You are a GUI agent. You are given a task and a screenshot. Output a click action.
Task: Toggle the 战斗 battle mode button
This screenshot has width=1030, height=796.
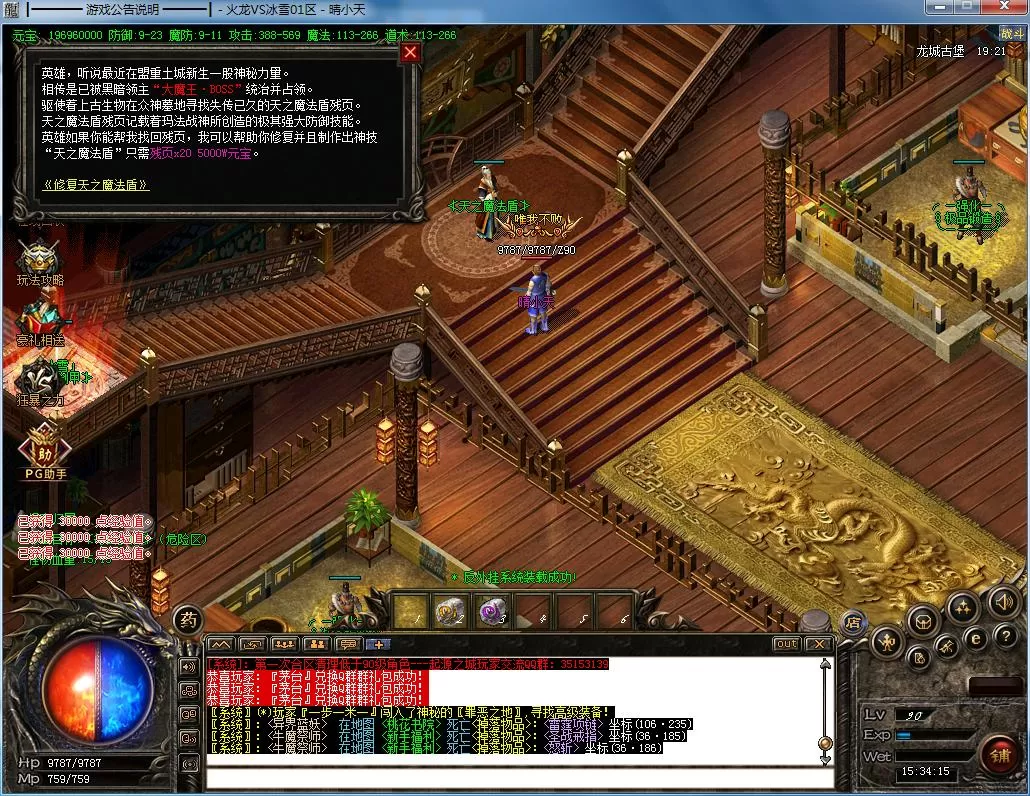coord(1010,33)
